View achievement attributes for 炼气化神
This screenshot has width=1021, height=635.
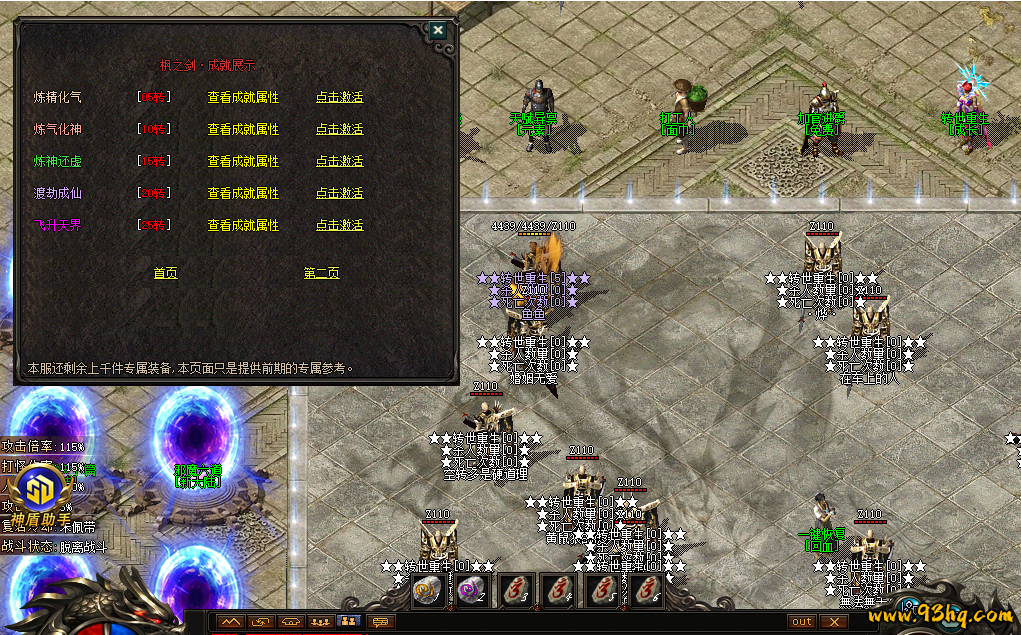[x=243, y=130]
